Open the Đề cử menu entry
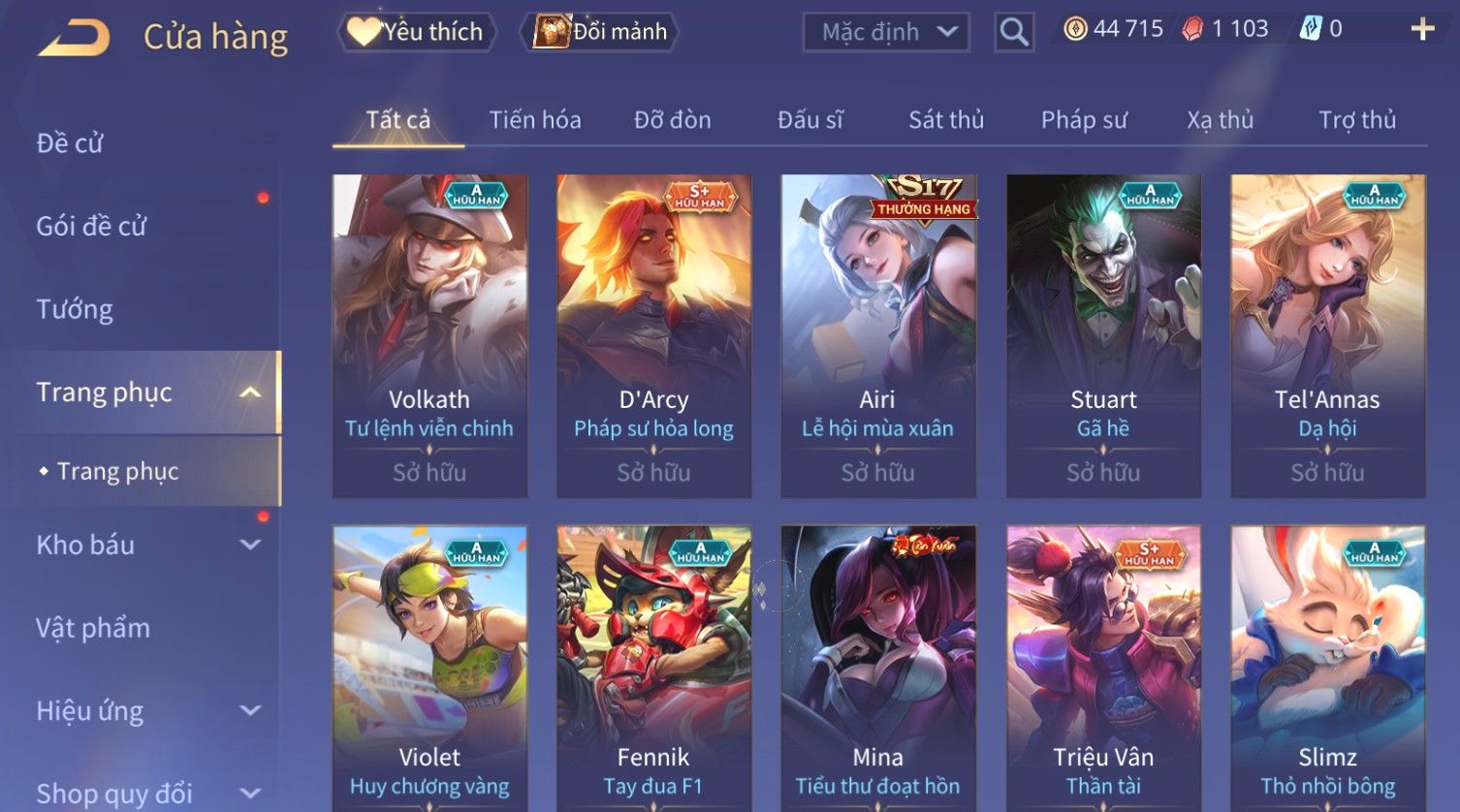The width and height of the screenshot is (1460, 812). (x=70, y=143)
